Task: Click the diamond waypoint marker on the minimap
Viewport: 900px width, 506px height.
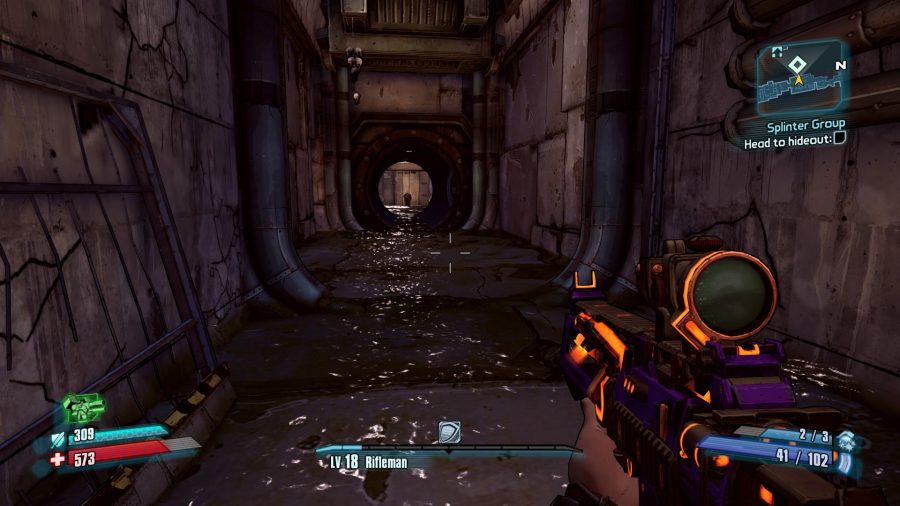Action: (x=797, y=64)
